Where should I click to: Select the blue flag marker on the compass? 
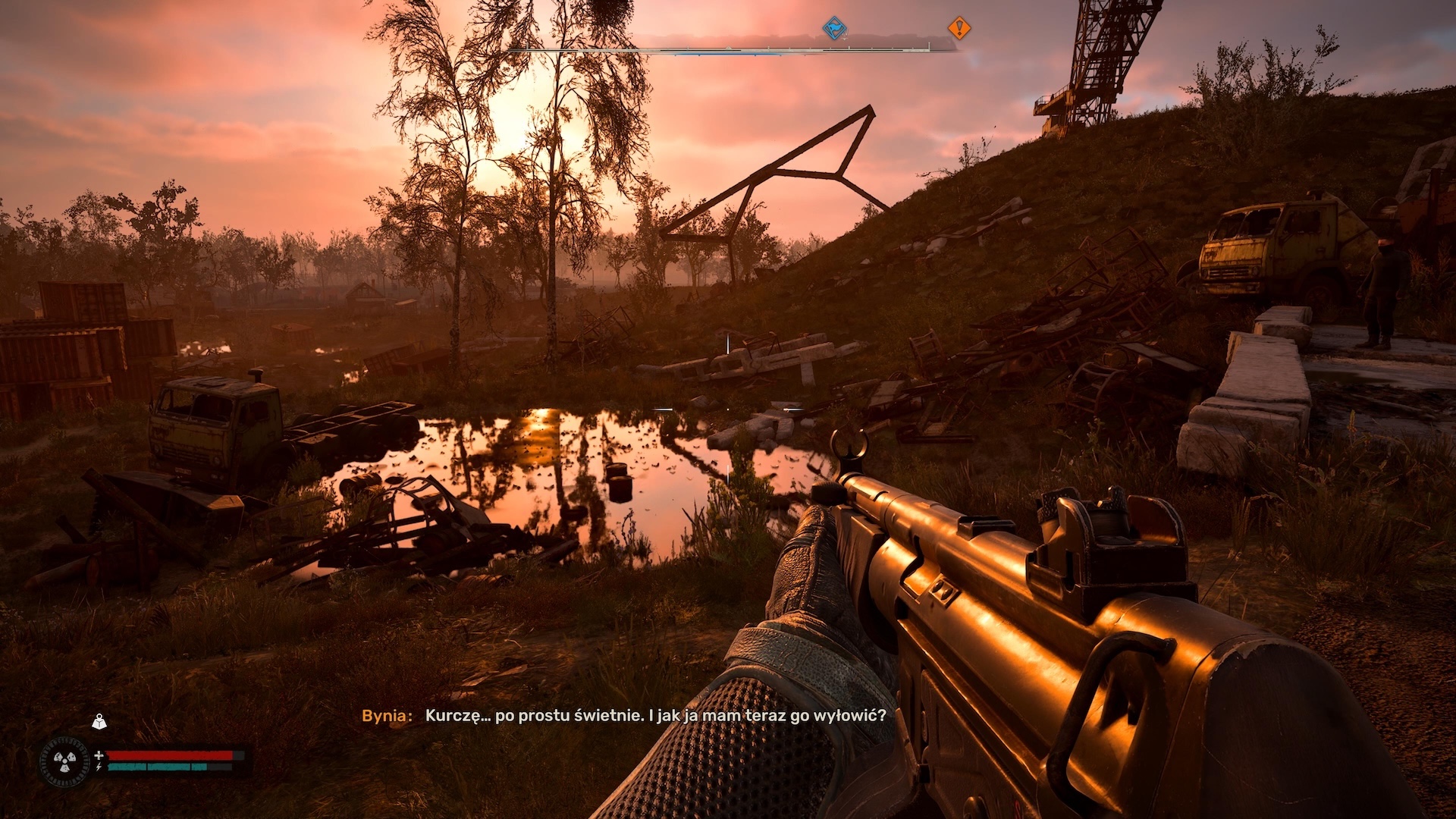[x=834, y=29]
